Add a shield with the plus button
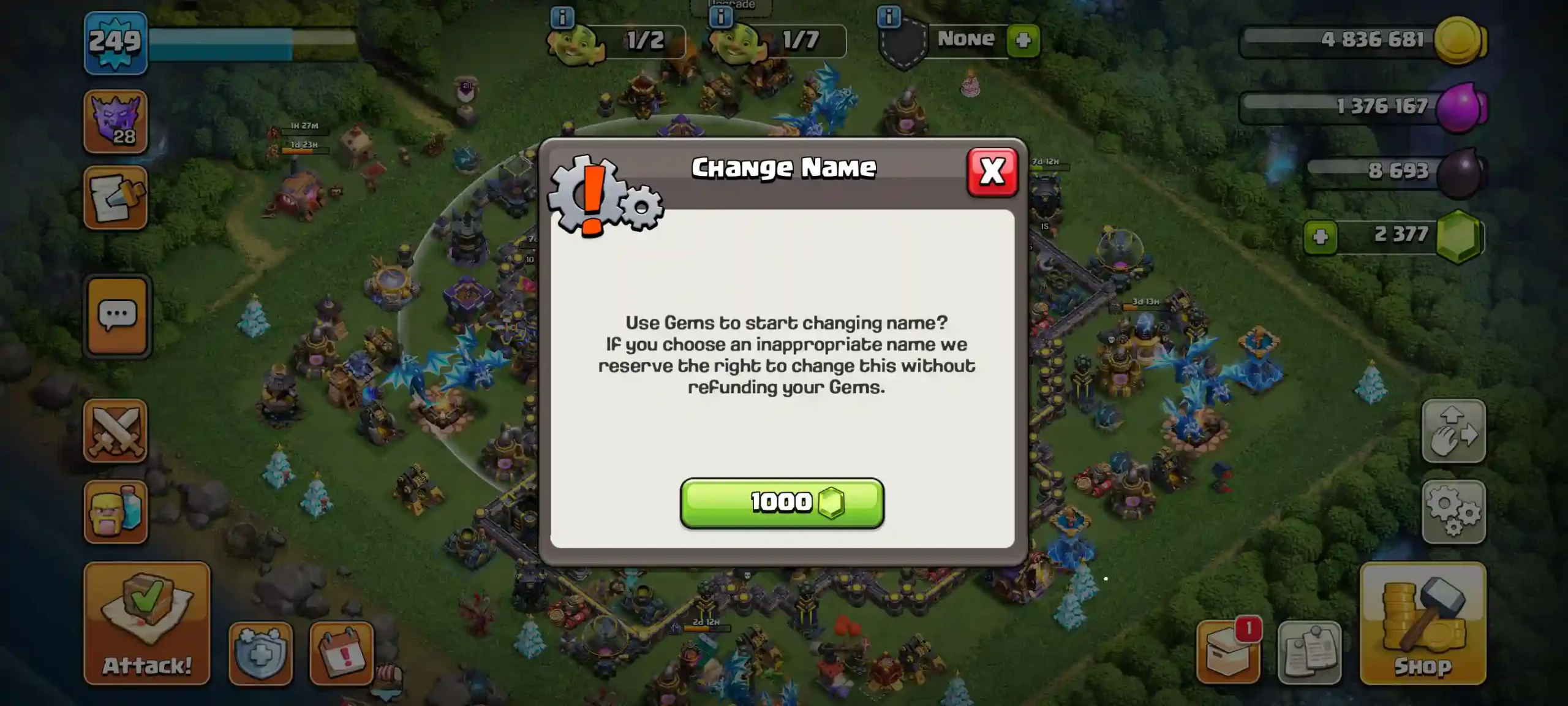This screenshot has width=1568, height=706. point(1023,40)
